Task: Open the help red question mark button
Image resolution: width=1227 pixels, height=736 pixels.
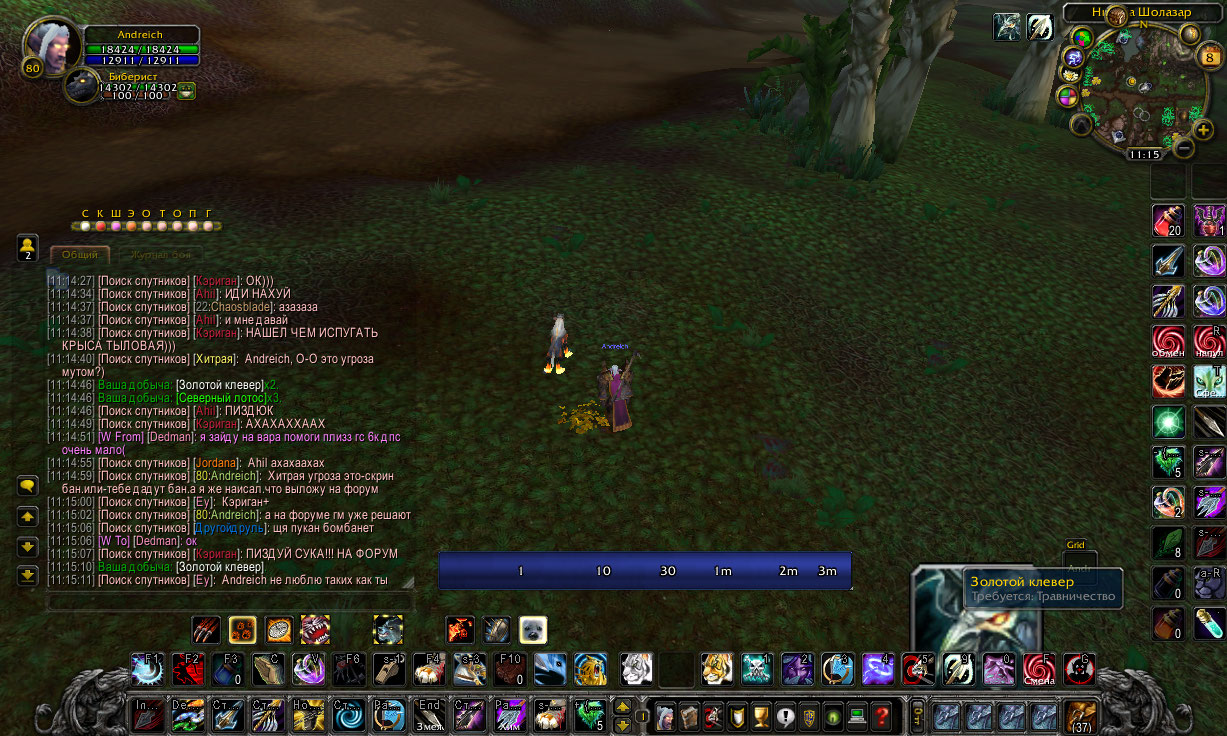Action: (881, 716)
